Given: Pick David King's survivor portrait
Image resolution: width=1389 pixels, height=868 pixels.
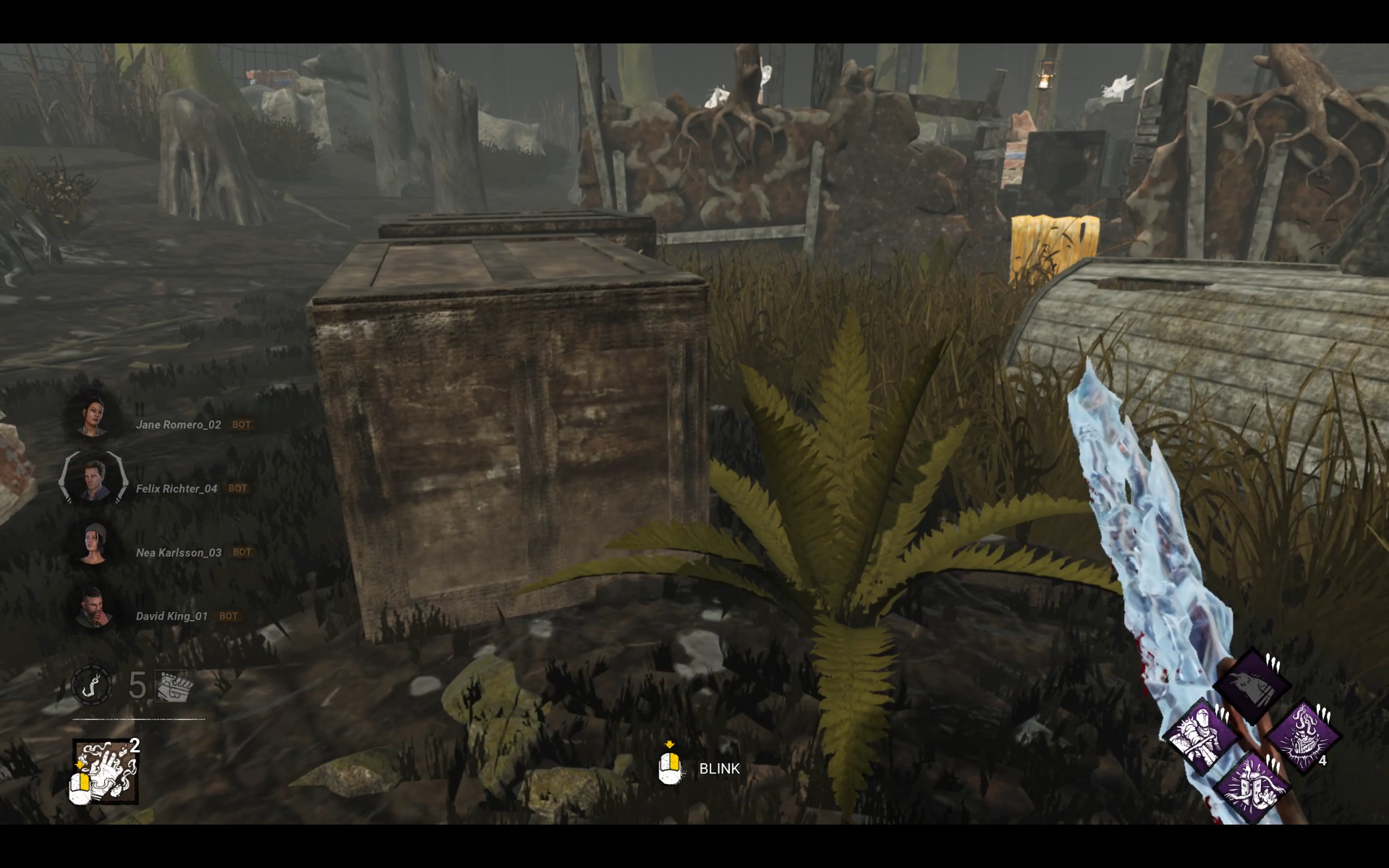Looking at the screenshot, I should tap(93, 608).
